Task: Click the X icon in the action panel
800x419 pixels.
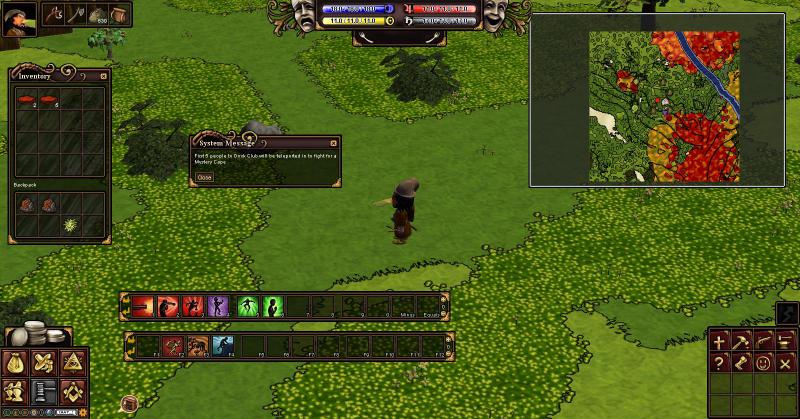Action: tap(785, 363)
